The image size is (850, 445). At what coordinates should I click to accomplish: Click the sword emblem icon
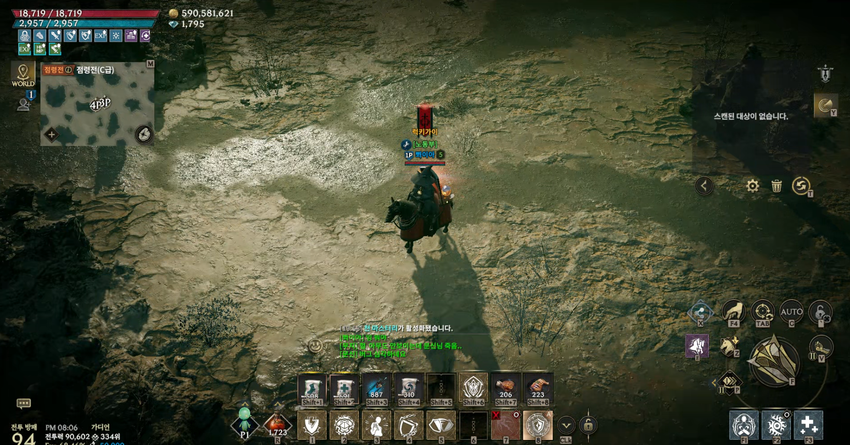[x=824, y=73]
